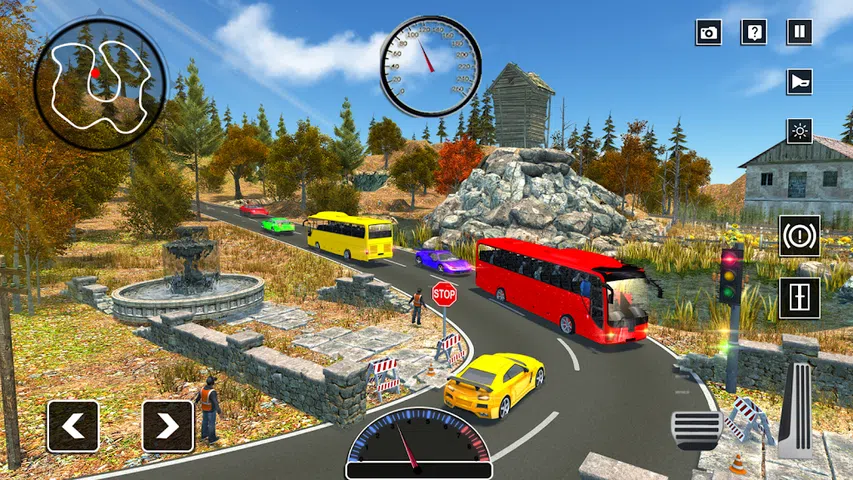The width and height of the screenshot is (853, 480).
Task: Steer left with the left arrow button
Action: pyautogui.click(x=73, y=426)
